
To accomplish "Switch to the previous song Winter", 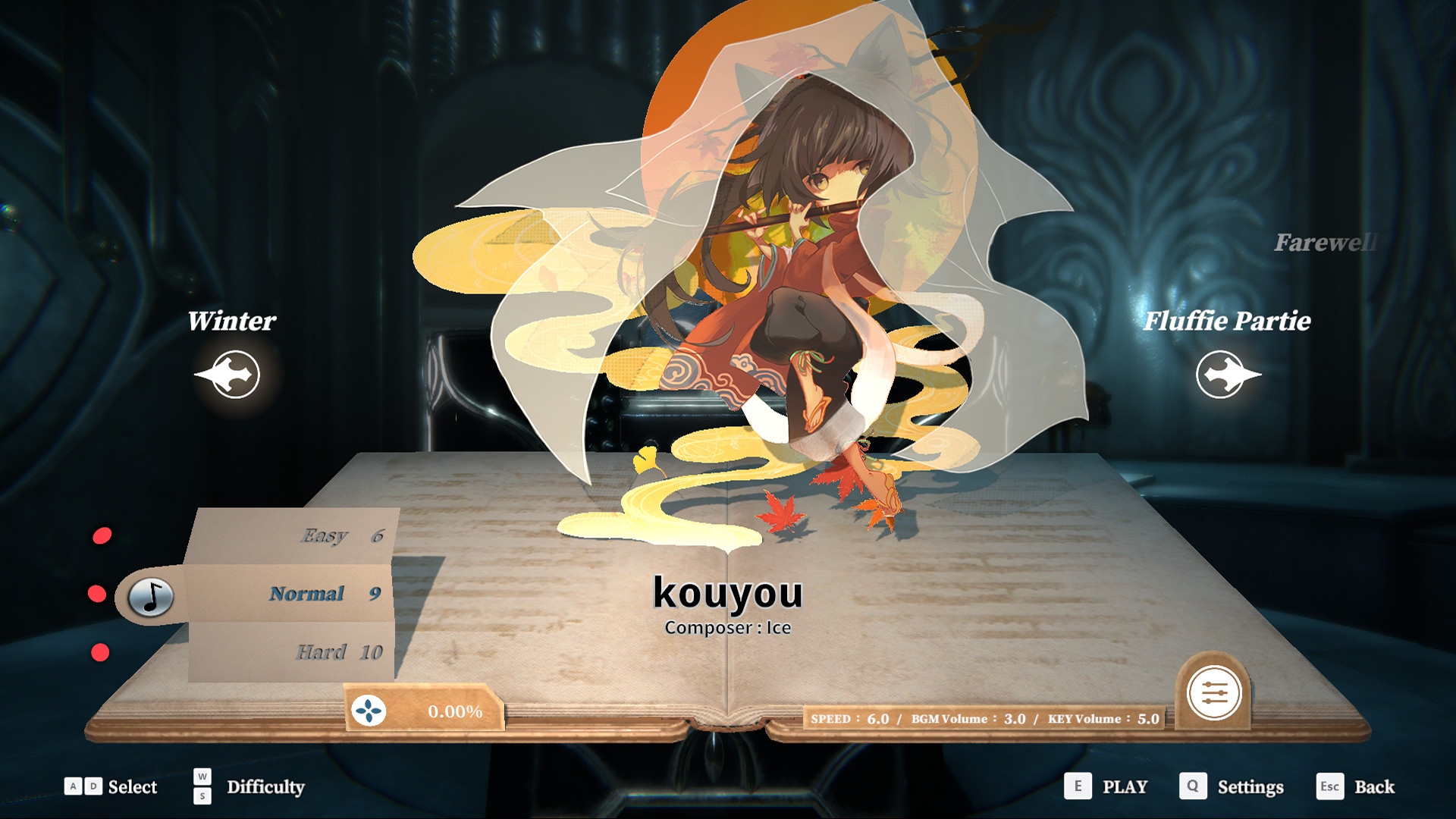I will point(232,322).
